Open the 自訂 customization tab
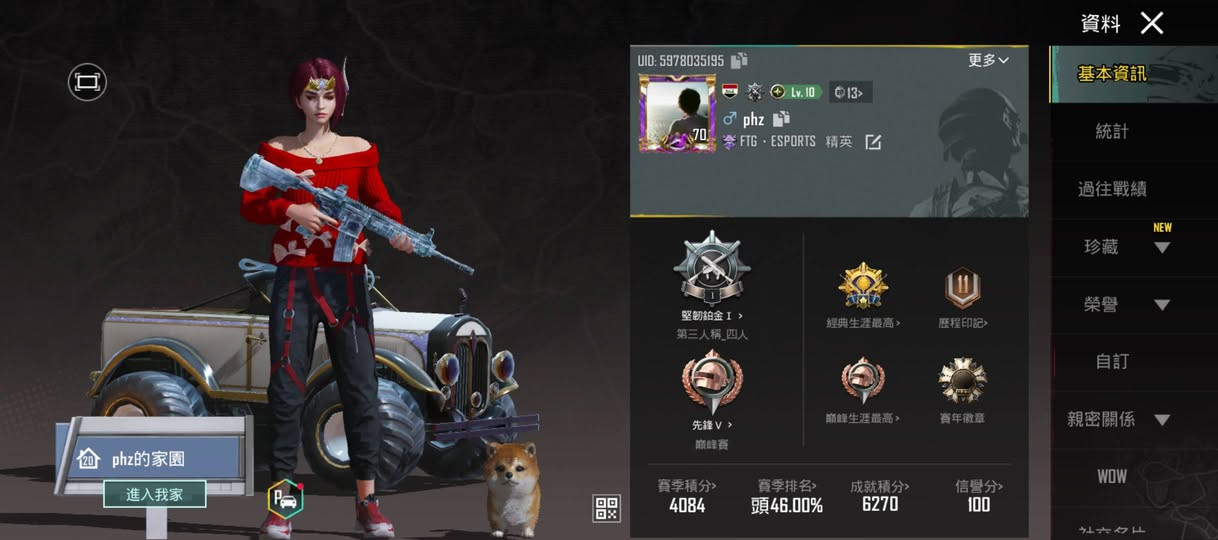 pos(1112,362)
